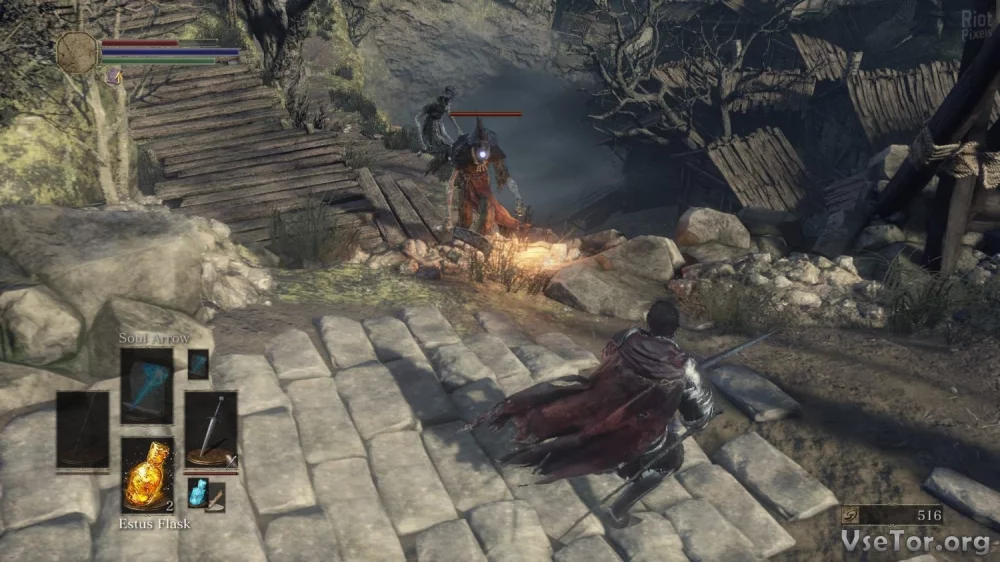Click the right-hand sword weapon slot

211,430
